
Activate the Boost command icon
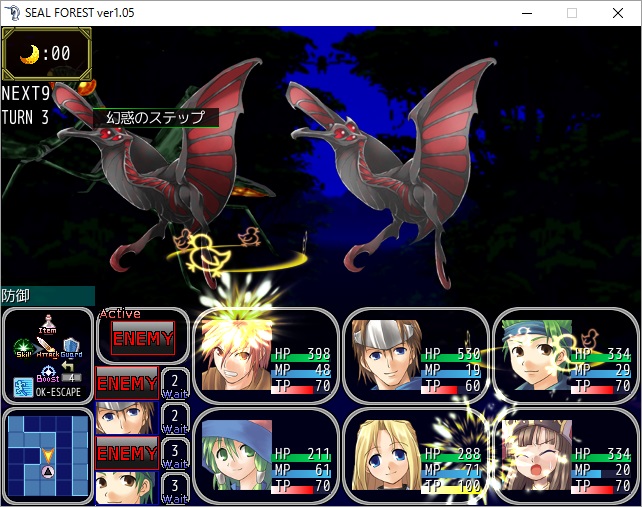(x=47, y=372)
